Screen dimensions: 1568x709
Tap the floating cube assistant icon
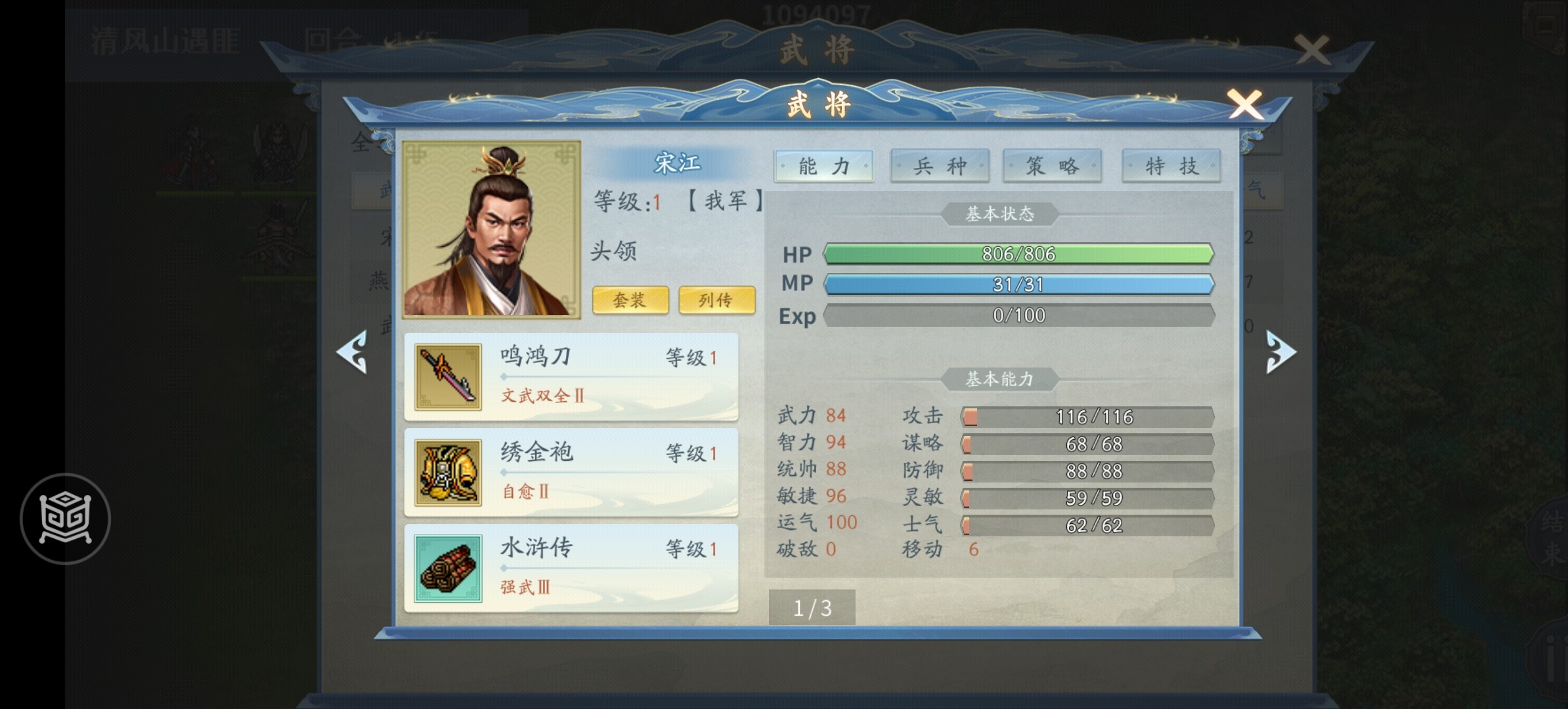(65, 519)
